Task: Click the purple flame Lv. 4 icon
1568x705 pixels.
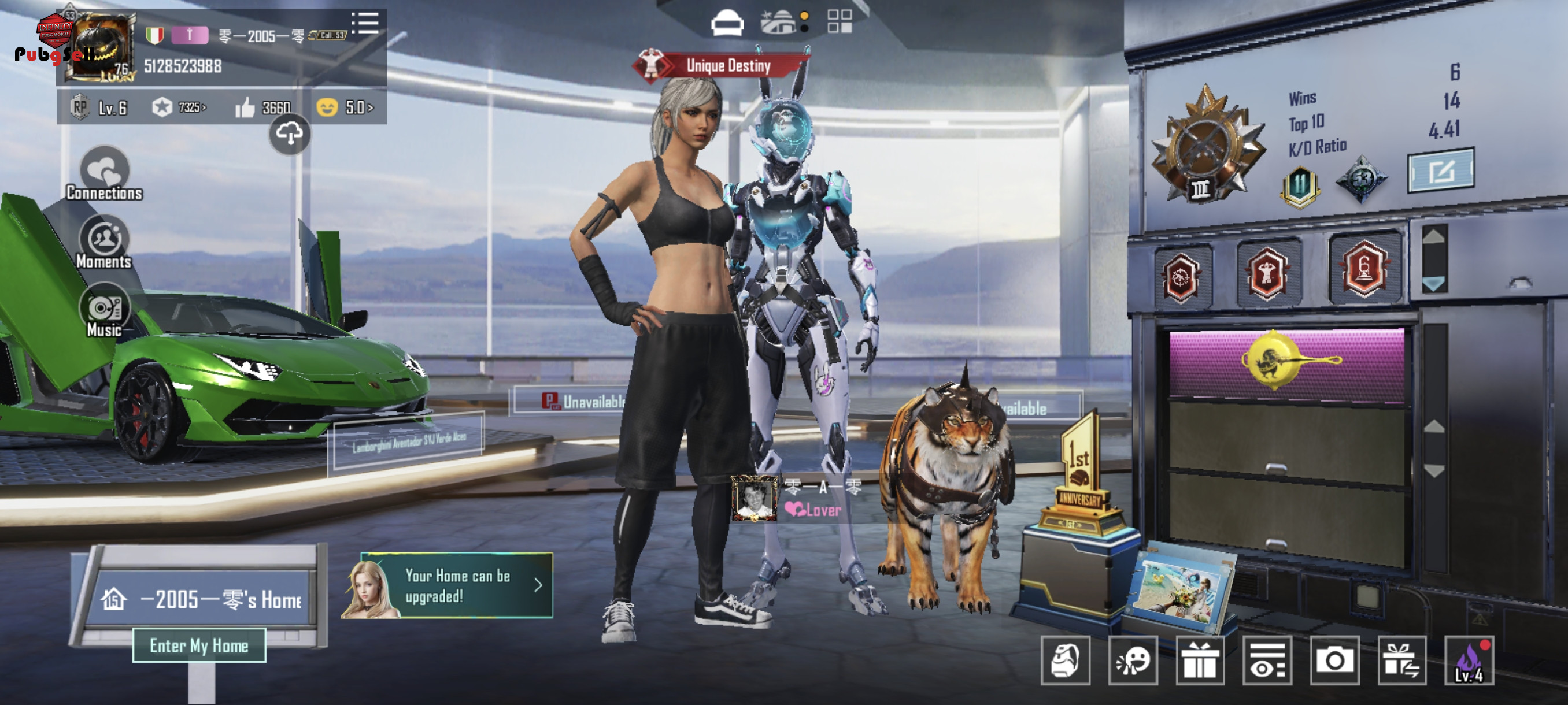Action: click(1469, 661)
